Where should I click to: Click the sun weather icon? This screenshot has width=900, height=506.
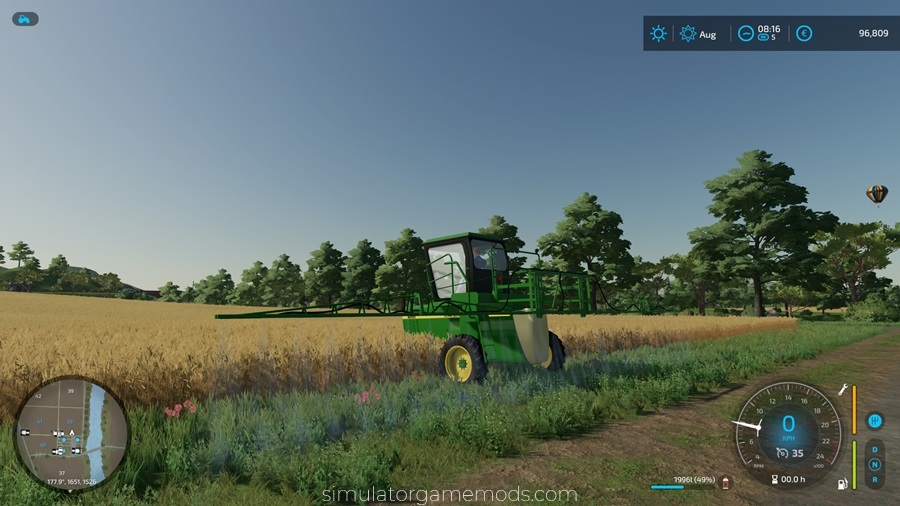click(x=658, y=33)
